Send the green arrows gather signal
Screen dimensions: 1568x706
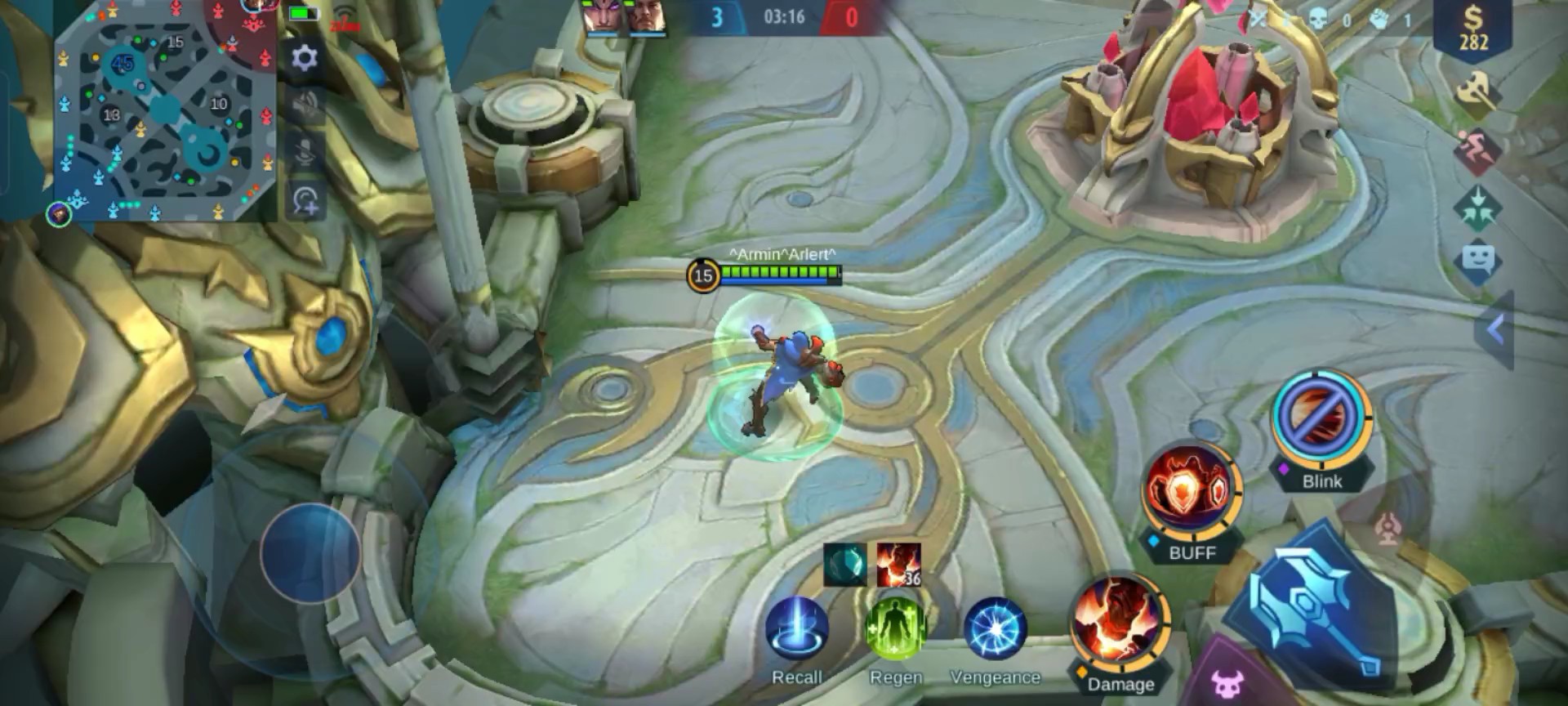click(1477, 206)
